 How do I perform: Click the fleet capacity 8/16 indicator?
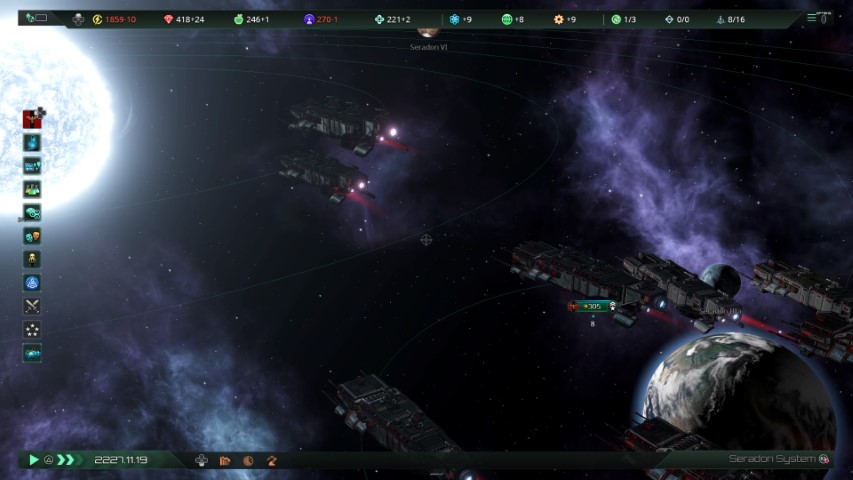point(732,19)
